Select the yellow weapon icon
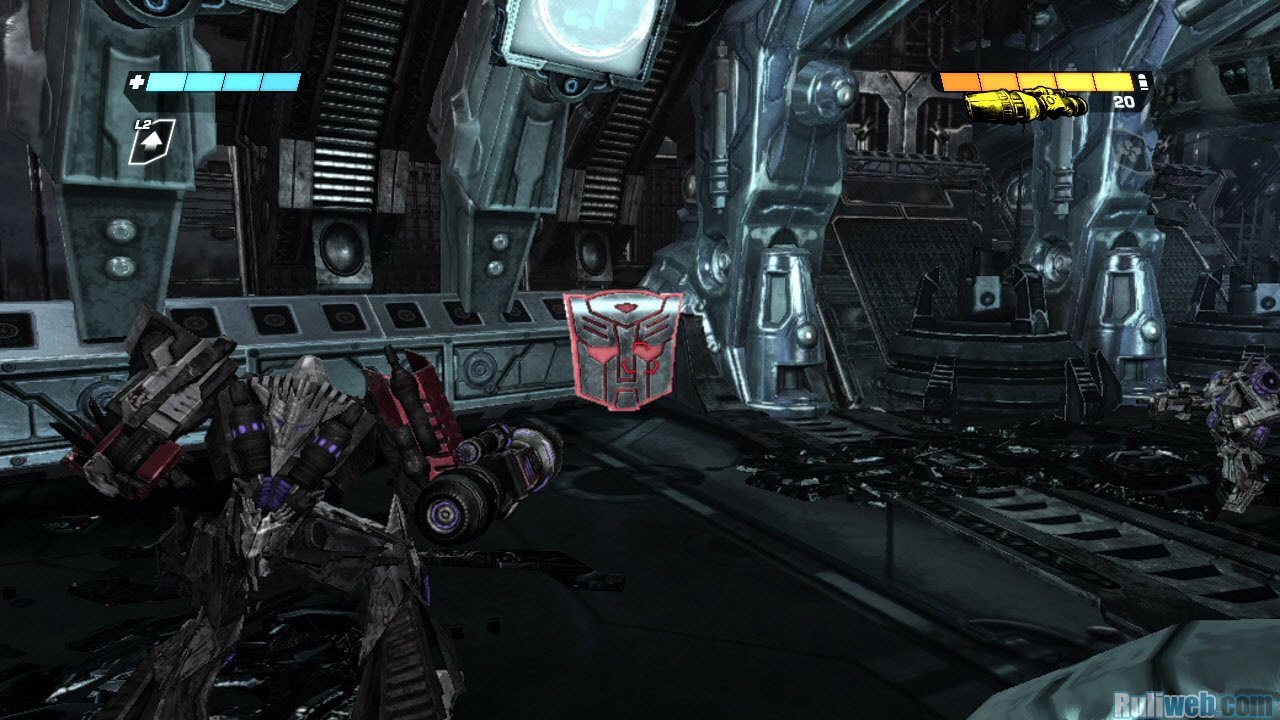The image size is (1280, 720). coord(1025,103)
